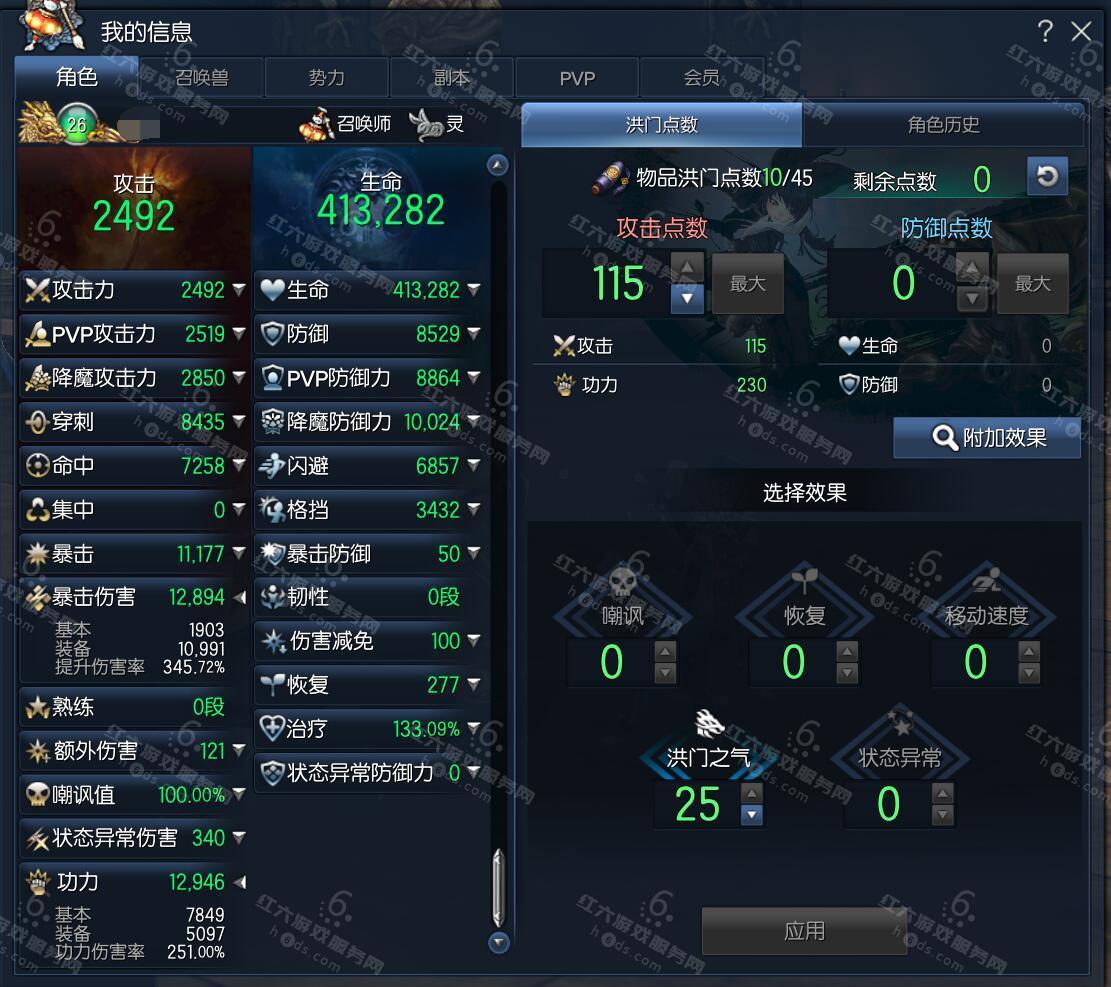Show the PVP tab
This screenshot has width=1111, height=987.
pyautogui.click(x=577, y=78)
